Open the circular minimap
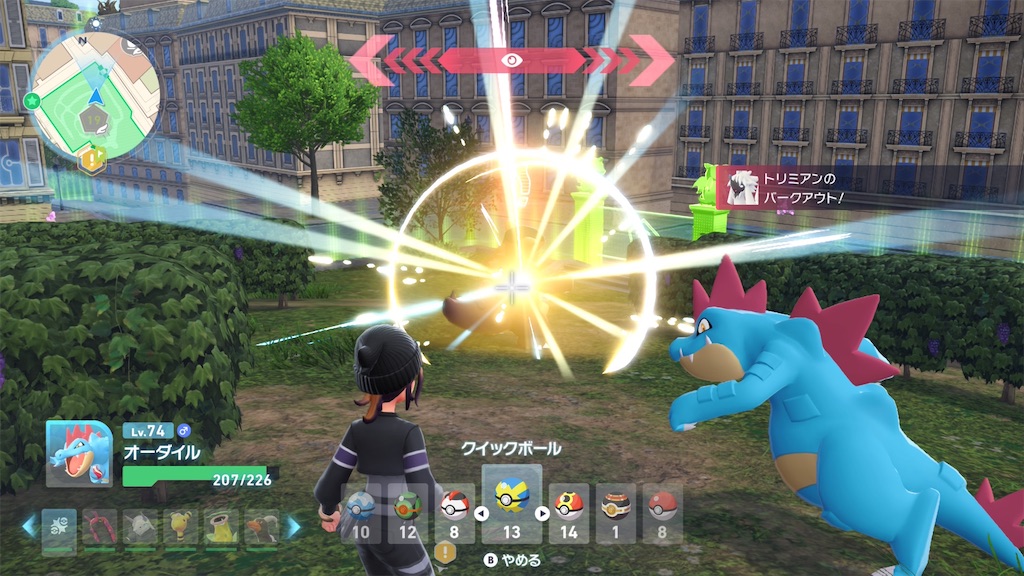This screenshot has width=1024, height=576. pyautogui.click(x=95, y=95)
